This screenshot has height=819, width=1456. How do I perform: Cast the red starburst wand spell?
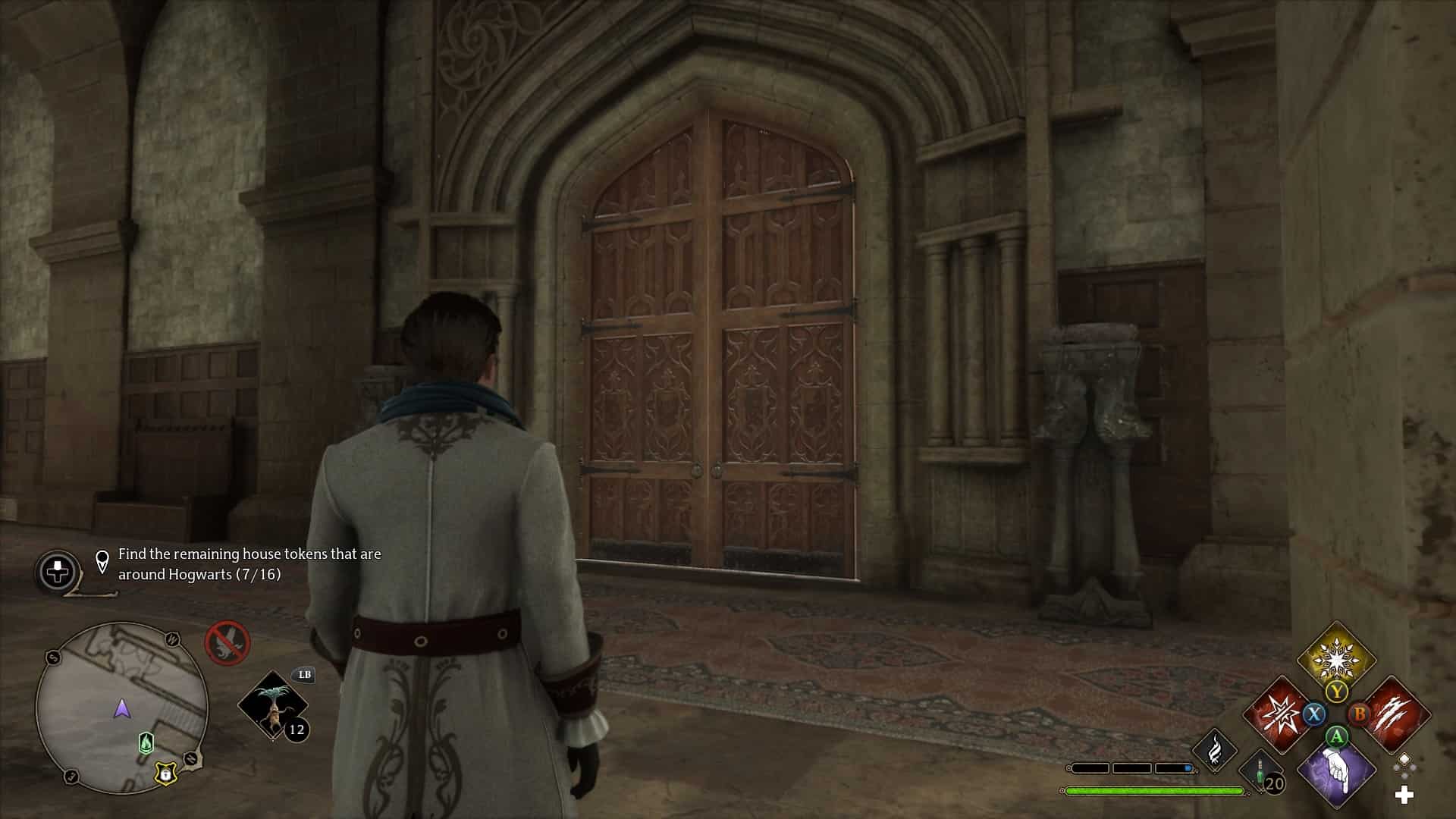[x=1279, y=714]
